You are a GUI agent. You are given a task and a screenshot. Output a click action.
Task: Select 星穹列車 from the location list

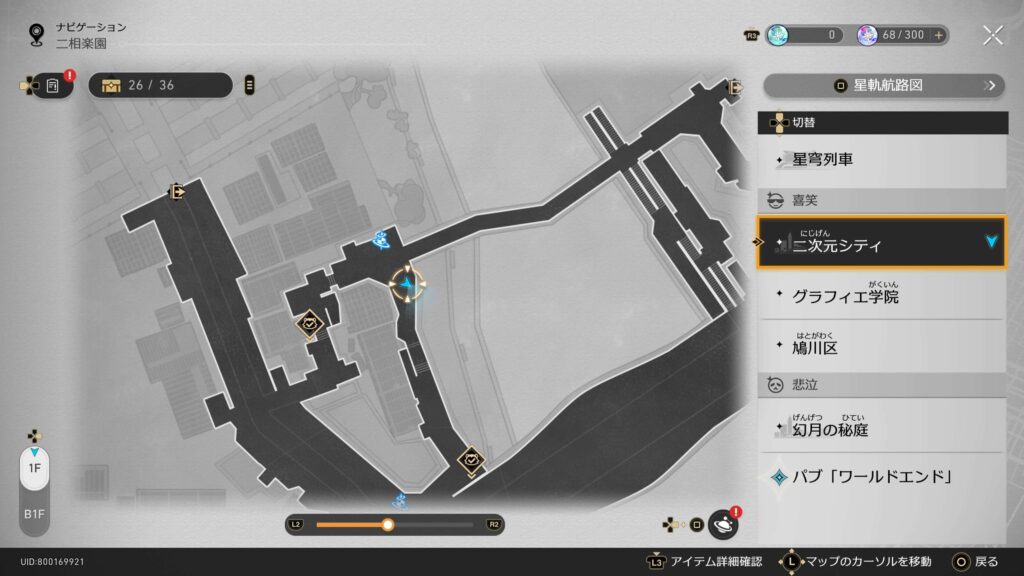click(882, 159)
